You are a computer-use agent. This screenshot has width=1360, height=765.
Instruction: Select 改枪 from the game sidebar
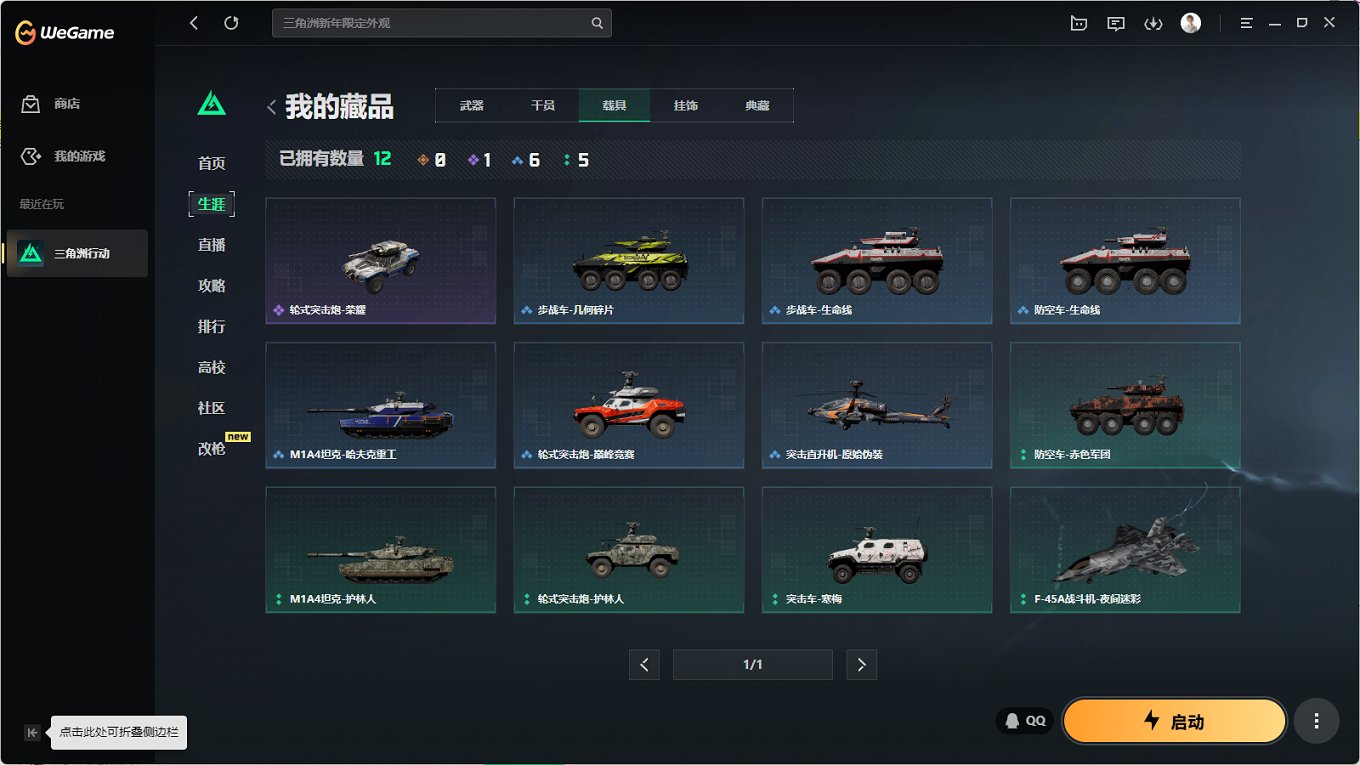210,448
